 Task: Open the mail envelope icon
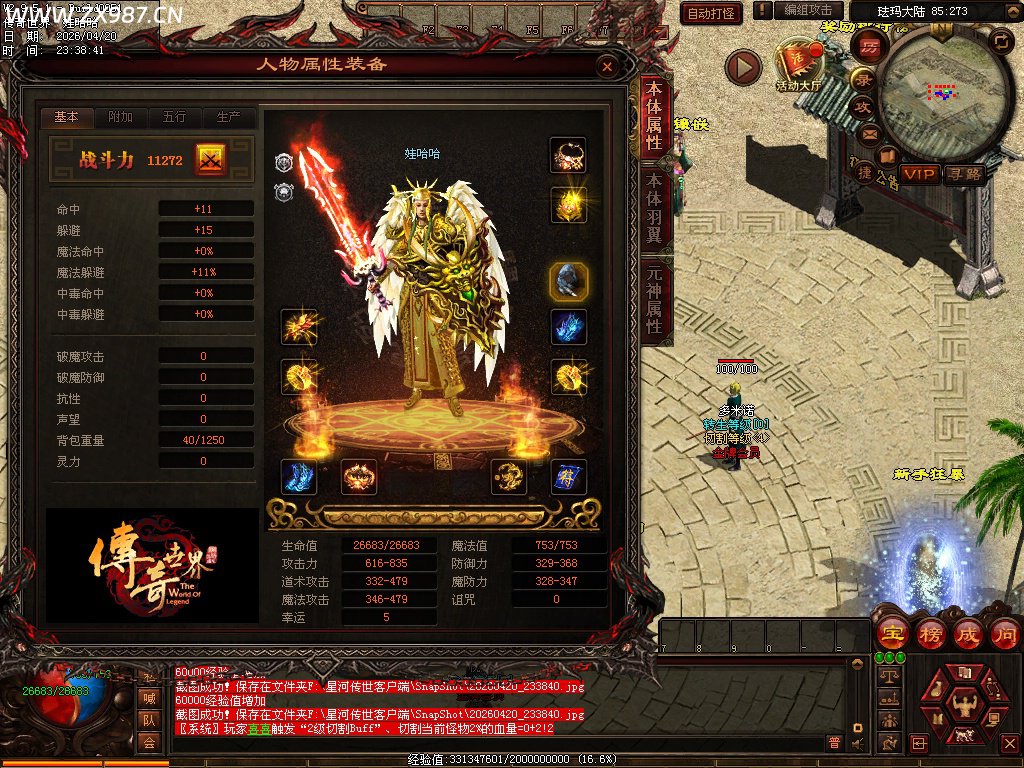(870, 133)
